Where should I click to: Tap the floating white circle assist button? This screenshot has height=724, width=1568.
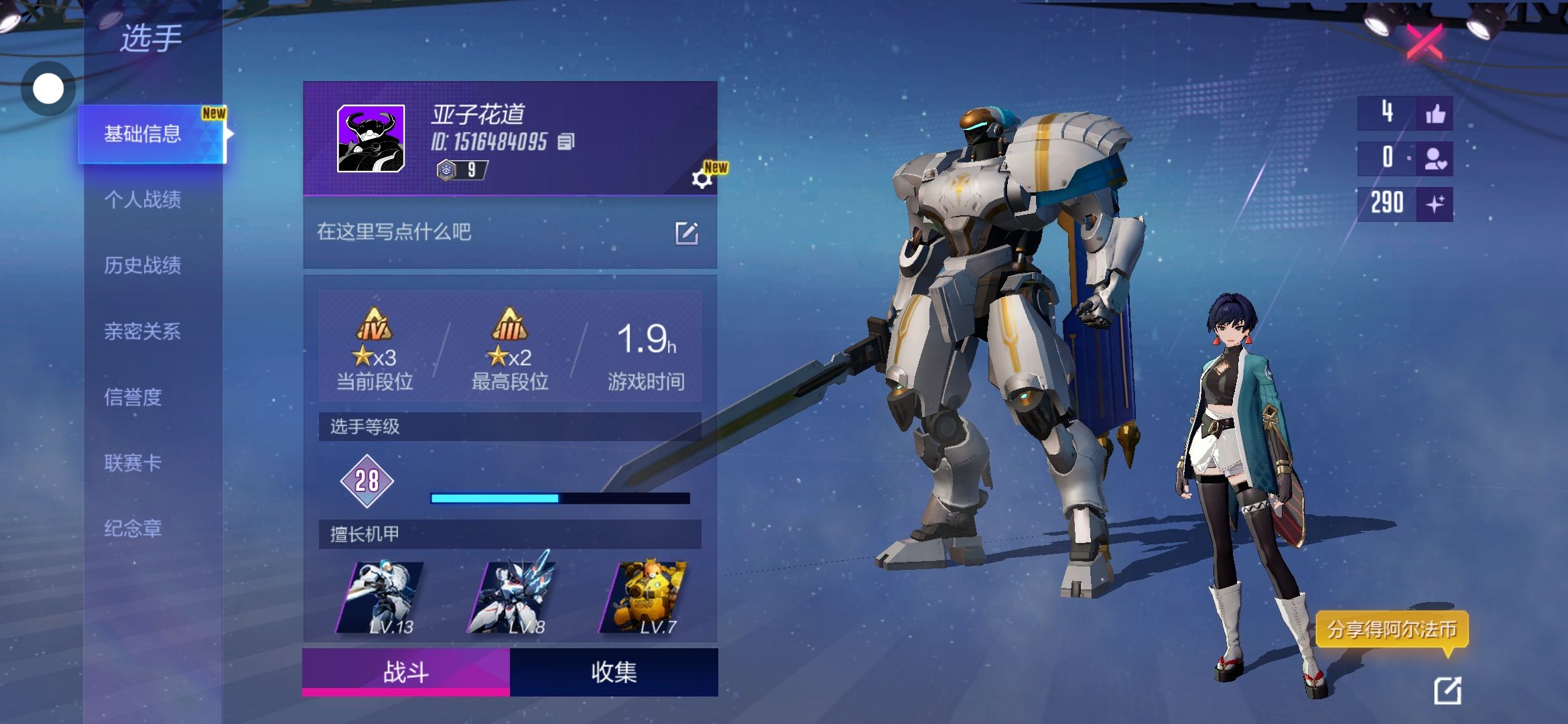click(48, 88)
